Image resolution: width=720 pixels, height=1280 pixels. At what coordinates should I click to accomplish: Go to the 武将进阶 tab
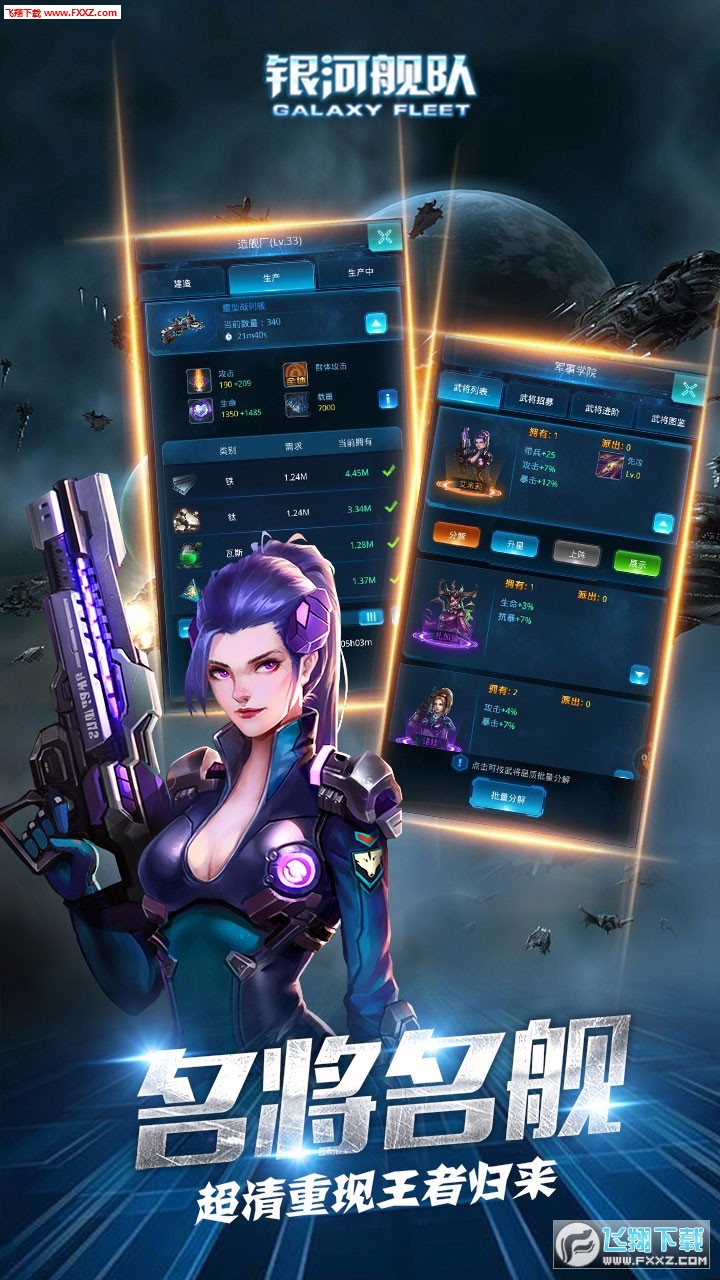pyautogui.click(x=602, y=409)
